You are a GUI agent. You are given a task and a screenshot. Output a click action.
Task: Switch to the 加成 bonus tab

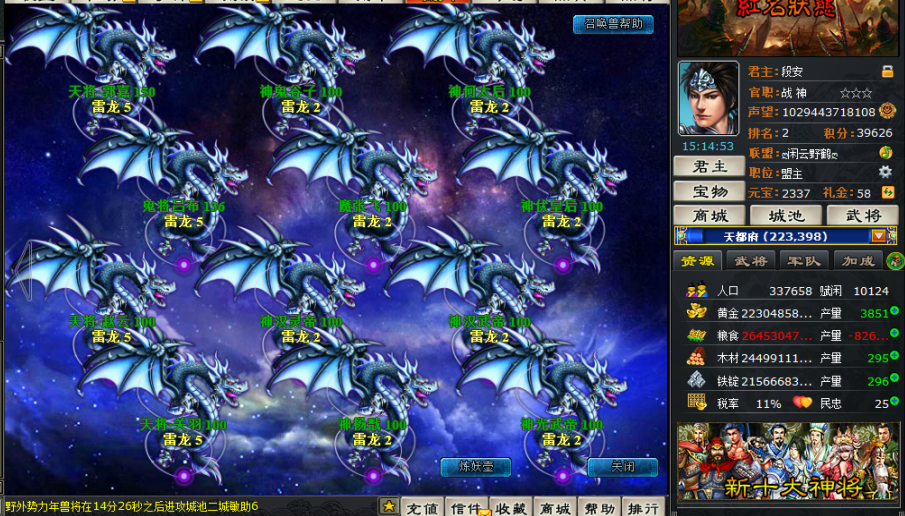click(x=857, y=261)
